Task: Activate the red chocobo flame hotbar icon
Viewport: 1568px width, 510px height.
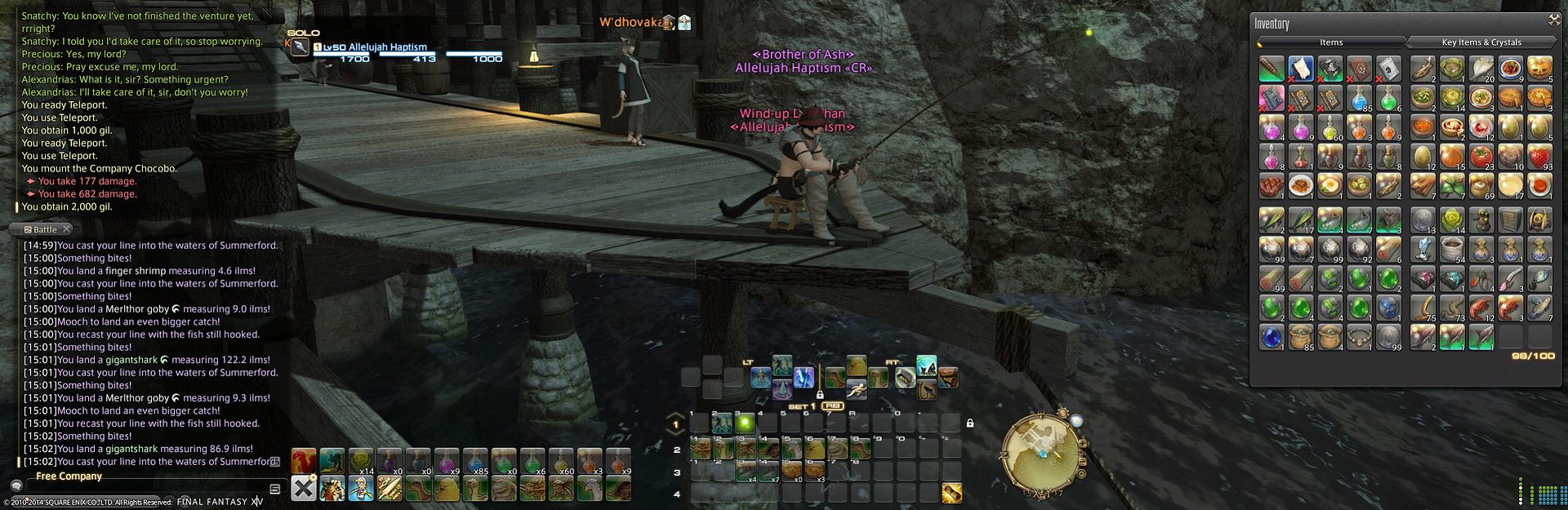Action: click(304, 461)
